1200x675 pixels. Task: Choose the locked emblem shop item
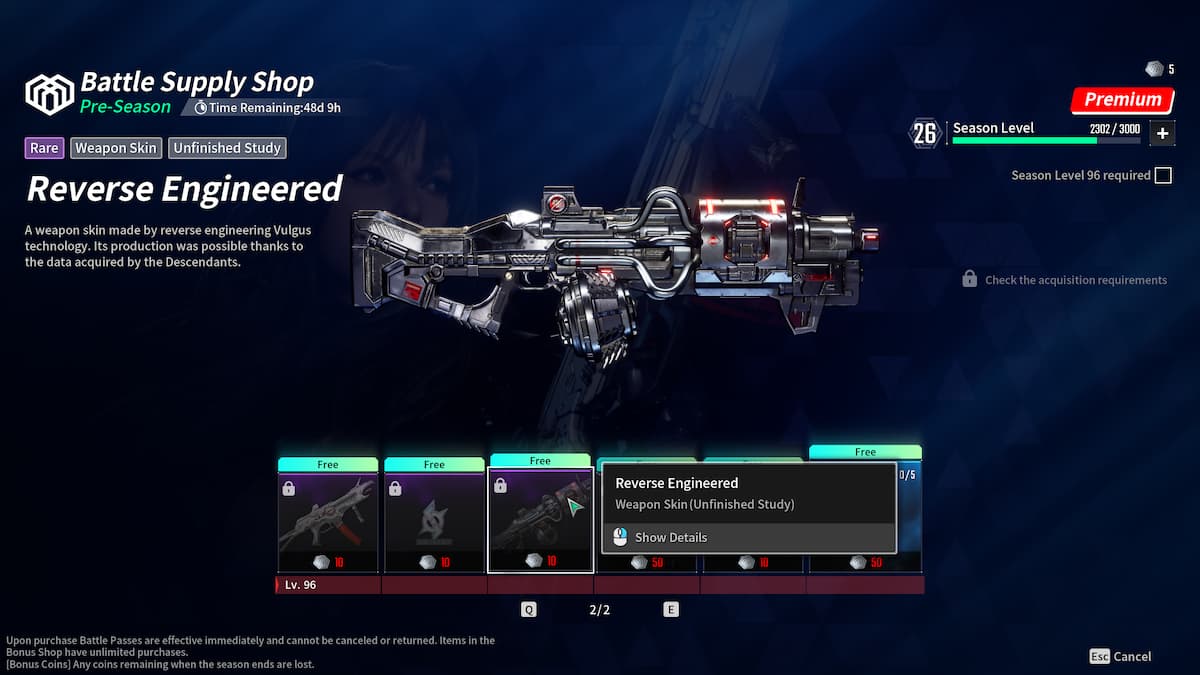(434, 522)
